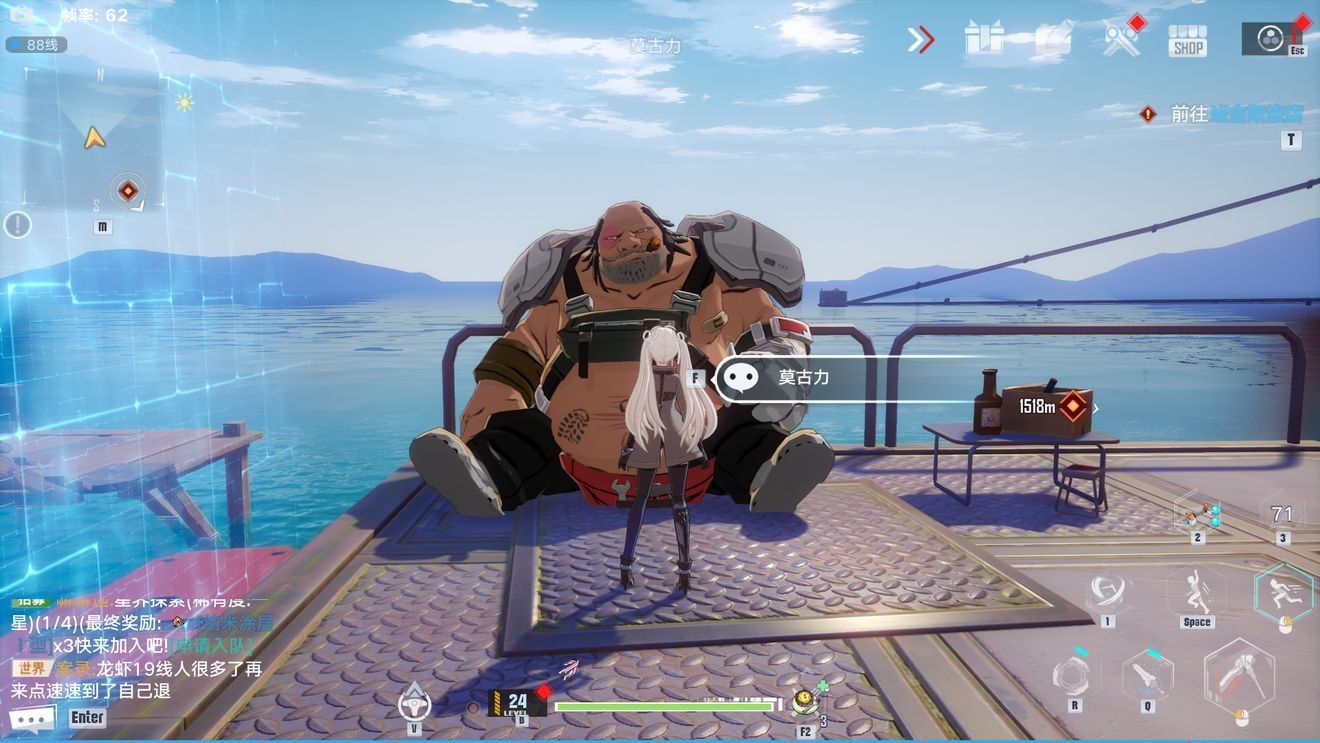Open the SHOP from the top bar
Viewport: 1320px width, 743px height.
coord(1187,39)
